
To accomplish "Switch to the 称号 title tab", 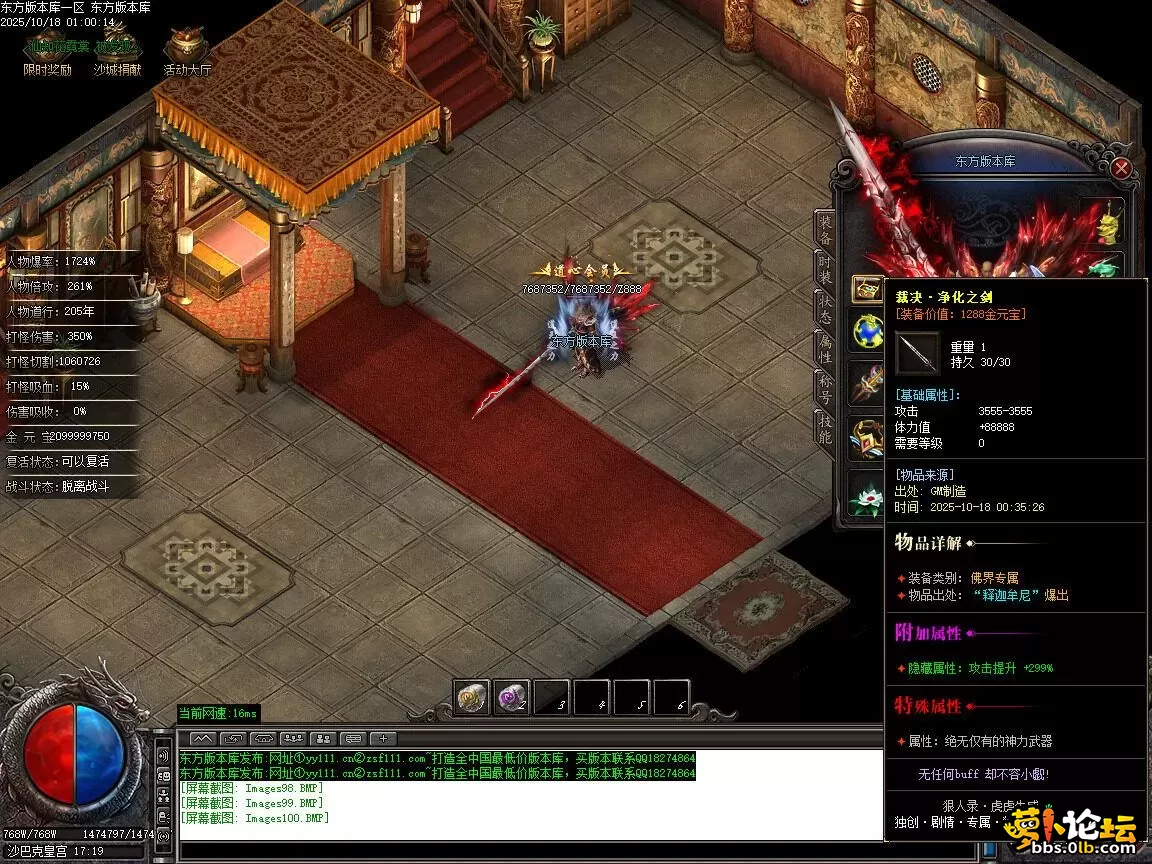I will (825, 390).
